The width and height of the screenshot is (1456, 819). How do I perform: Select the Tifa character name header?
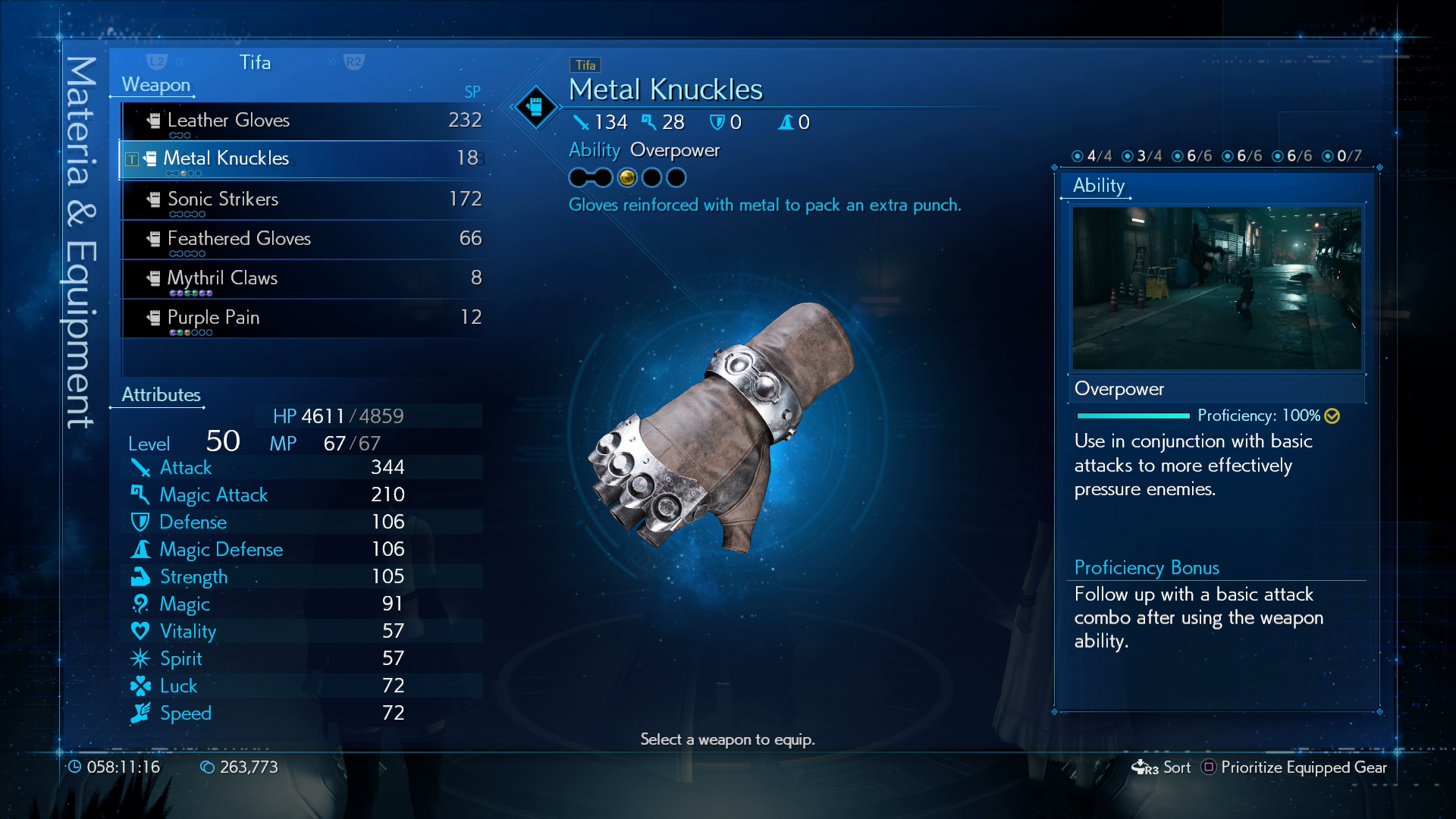click(x=255, y=62)
